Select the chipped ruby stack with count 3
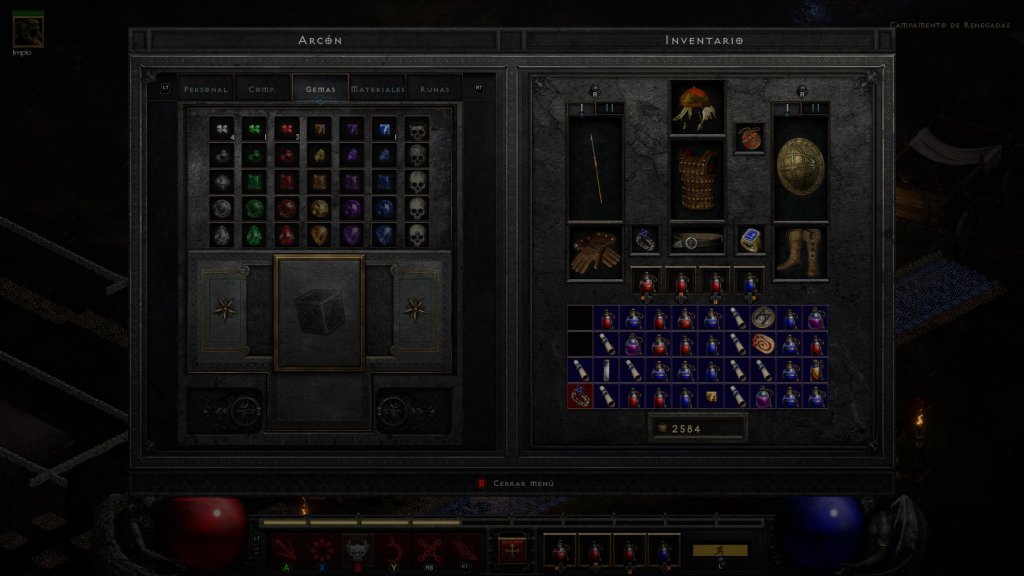1024x576 pixels. click(x=287, y=130)
